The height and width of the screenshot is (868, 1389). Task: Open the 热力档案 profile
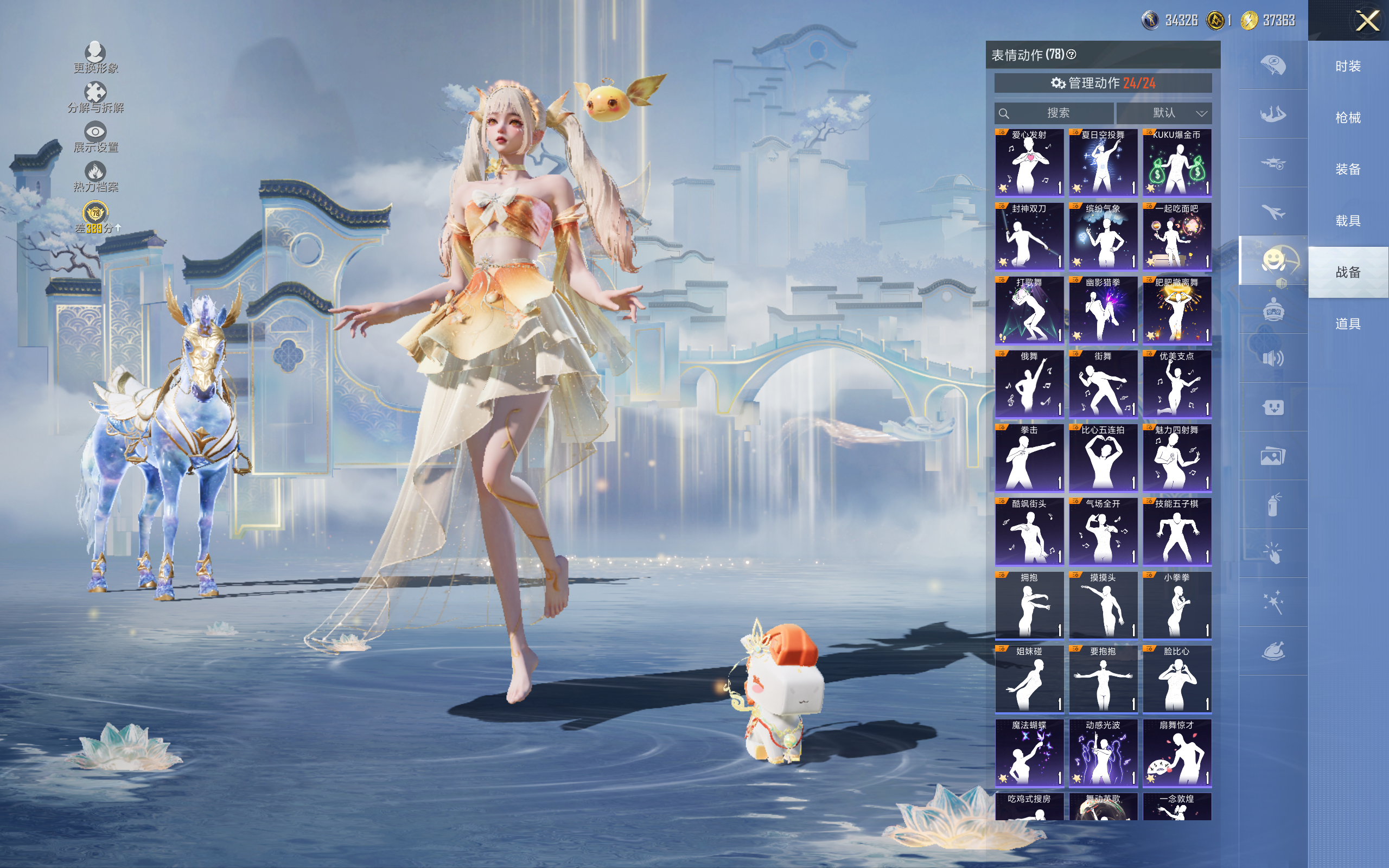pyautogui.click(x=95, y=177)
